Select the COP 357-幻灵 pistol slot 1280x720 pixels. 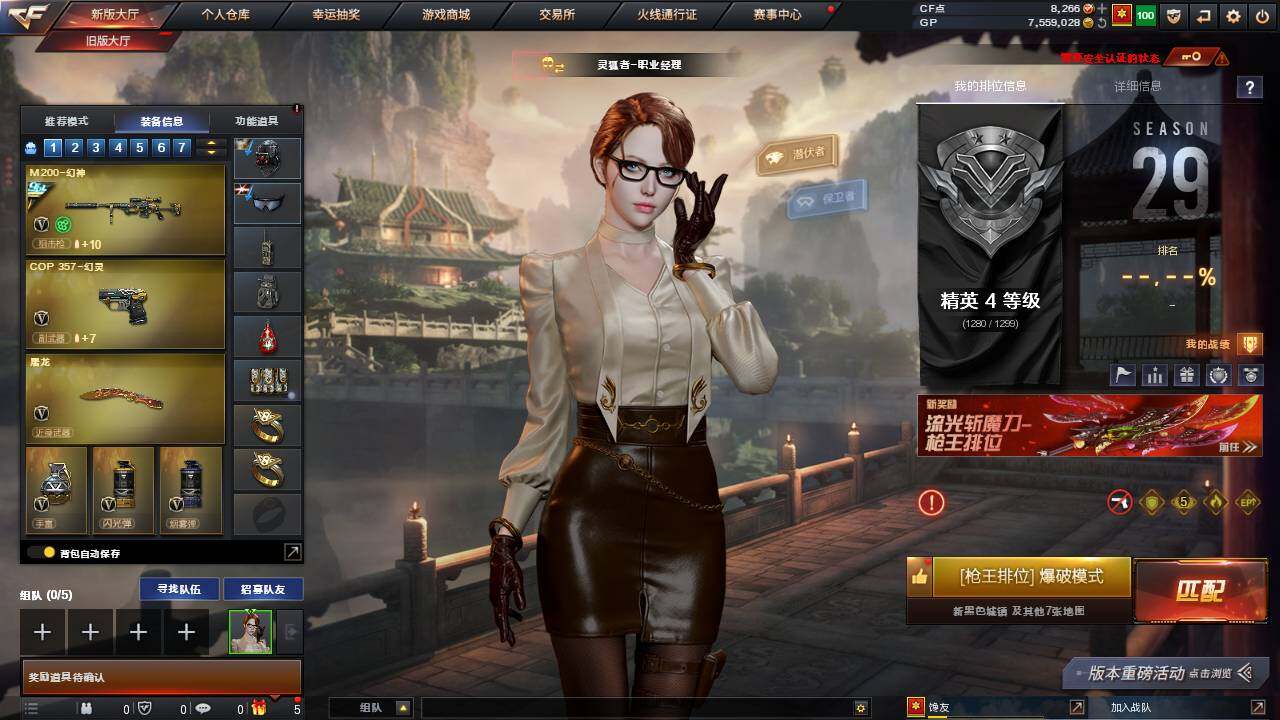click(x=125, y=304)
